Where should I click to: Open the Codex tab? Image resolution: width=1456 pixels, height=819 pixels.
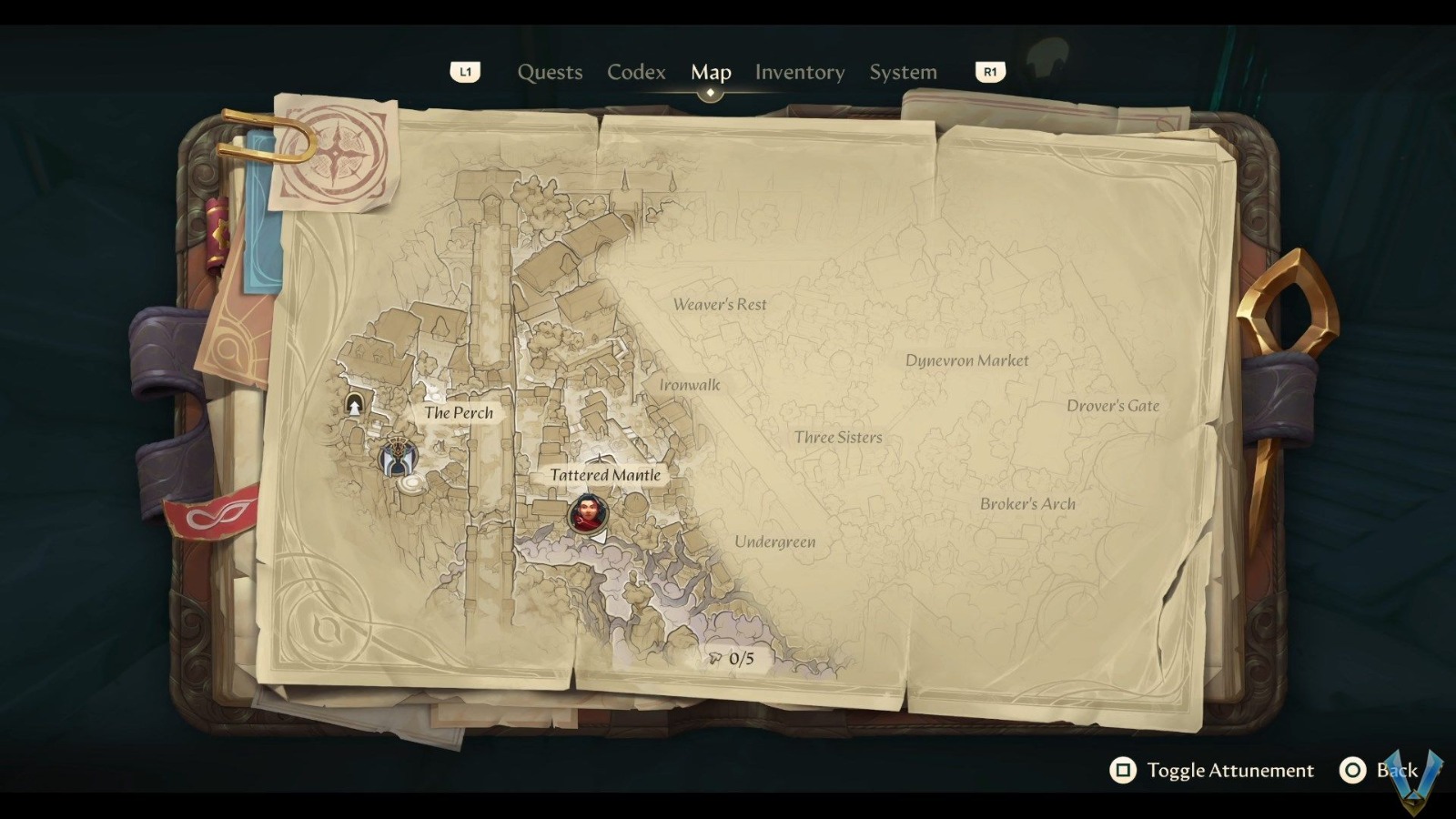(636, 72)
